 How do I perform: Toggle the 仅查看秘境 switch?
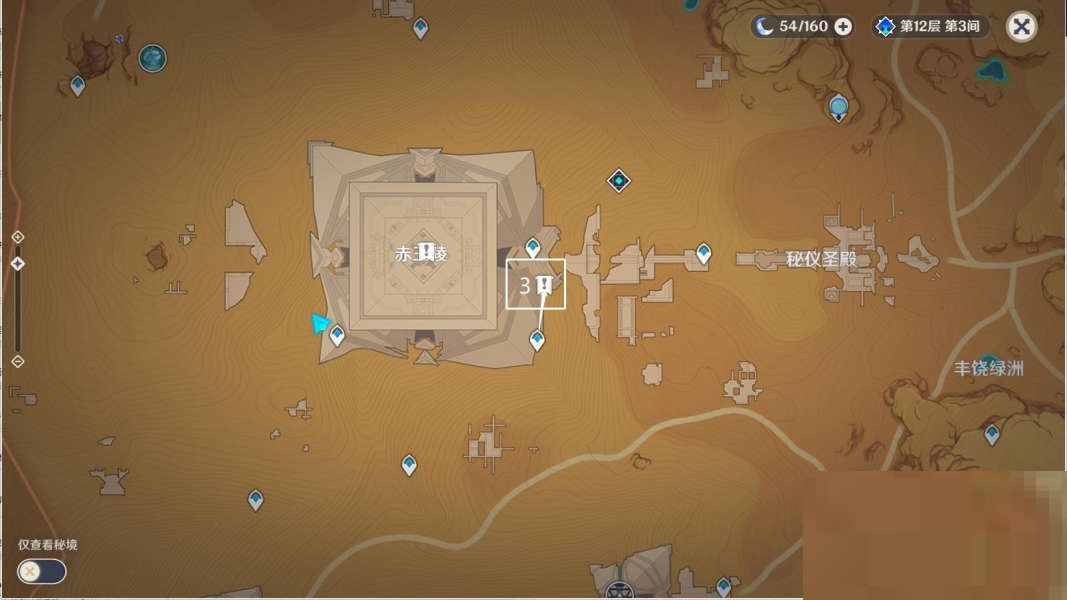(x=41, y=571)
